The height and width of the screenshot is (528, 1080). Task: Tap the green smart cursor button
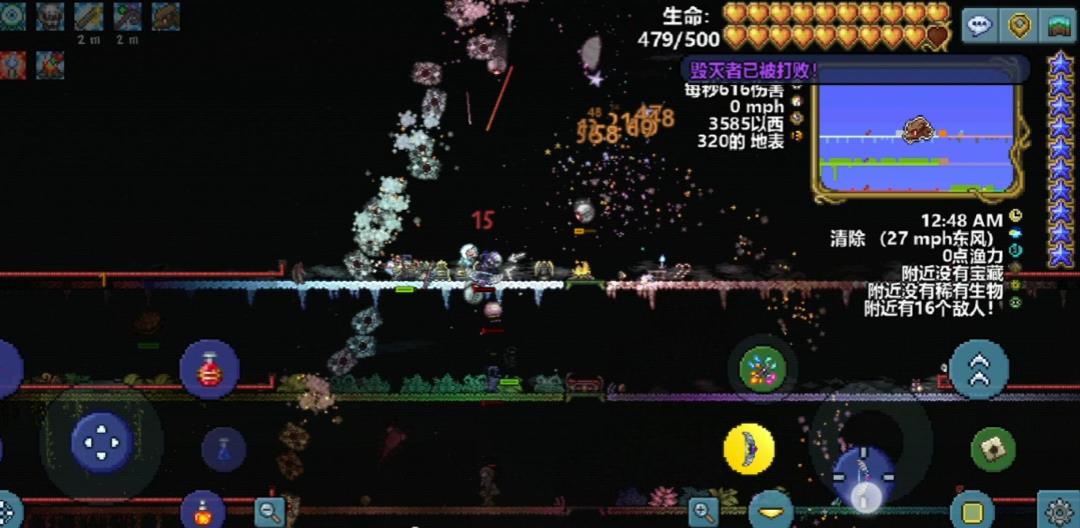[x=992, y=449]
